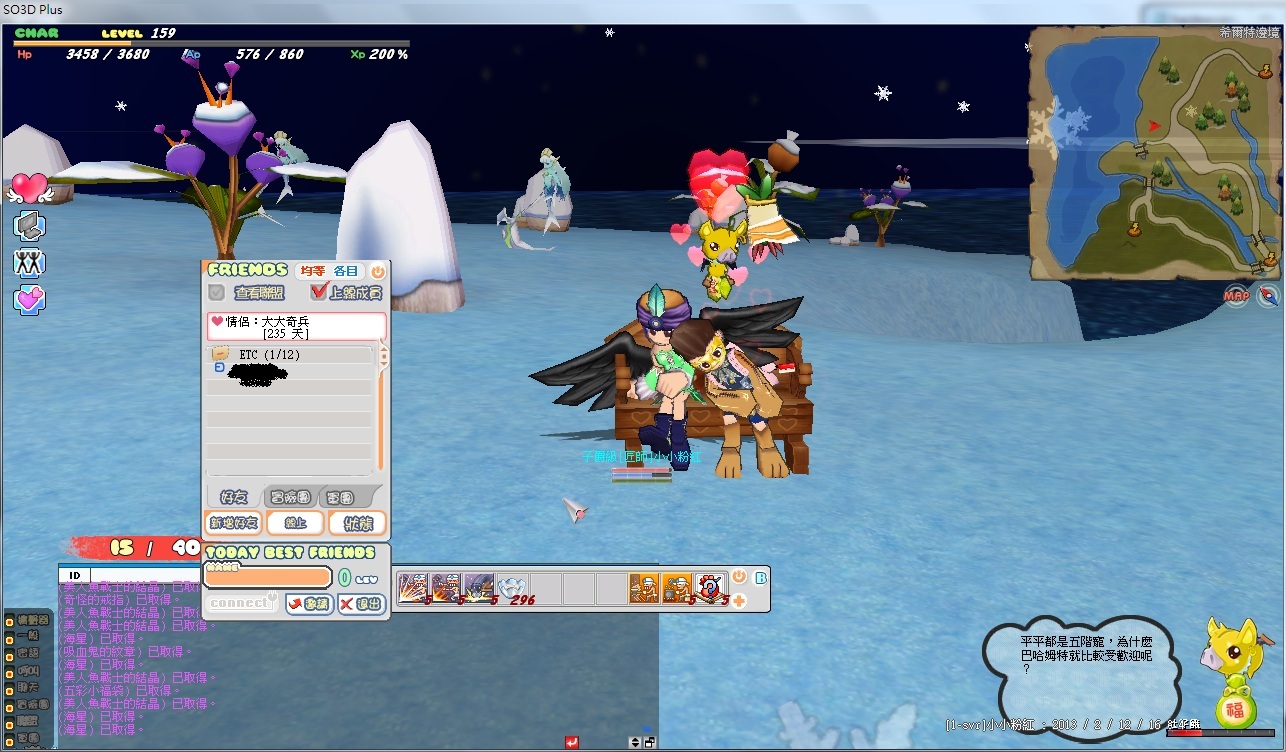Activate the red question-mark hotbar item

click(x=709, y=587)
